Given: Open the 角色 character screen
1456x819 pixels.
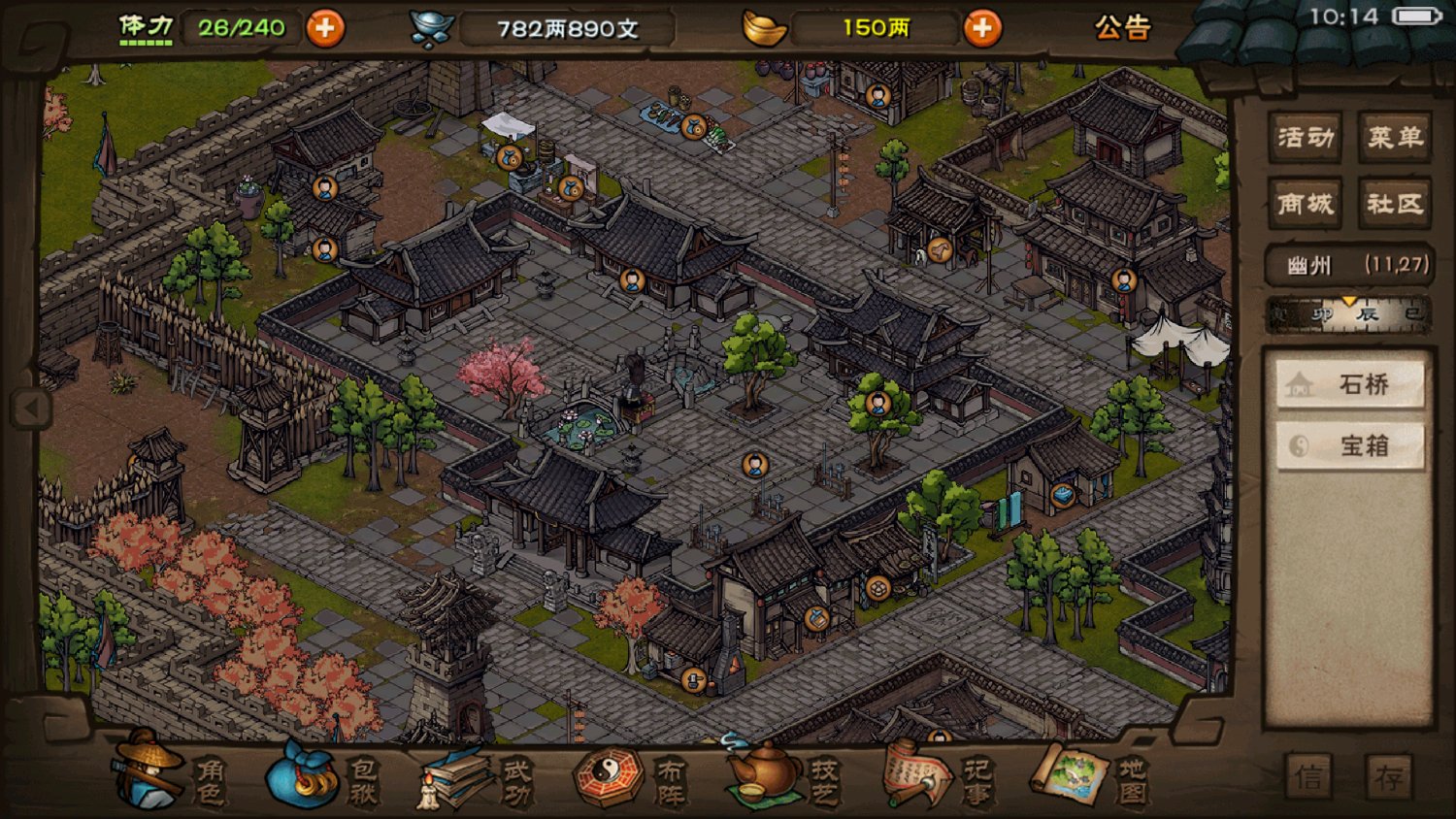Looking at the screenshot, I should pyautogui.click(x=170, y=778).
